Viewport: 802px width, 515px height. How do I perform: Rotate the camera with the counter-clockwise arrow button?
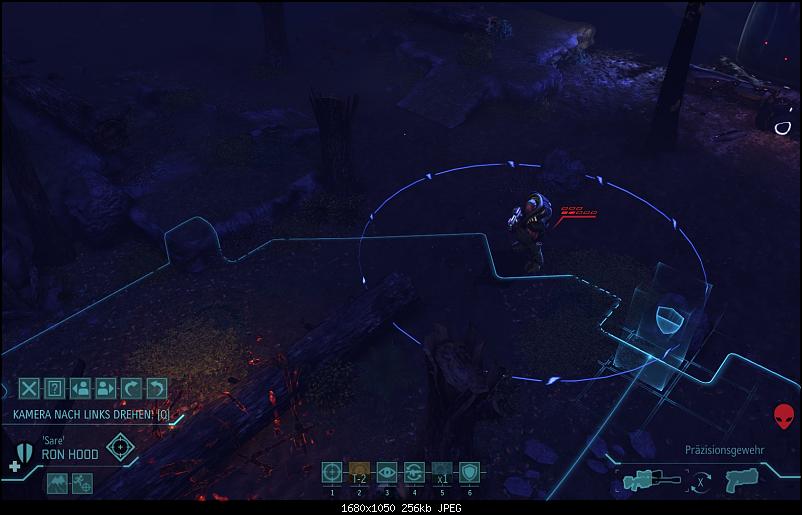pos(156,389)
